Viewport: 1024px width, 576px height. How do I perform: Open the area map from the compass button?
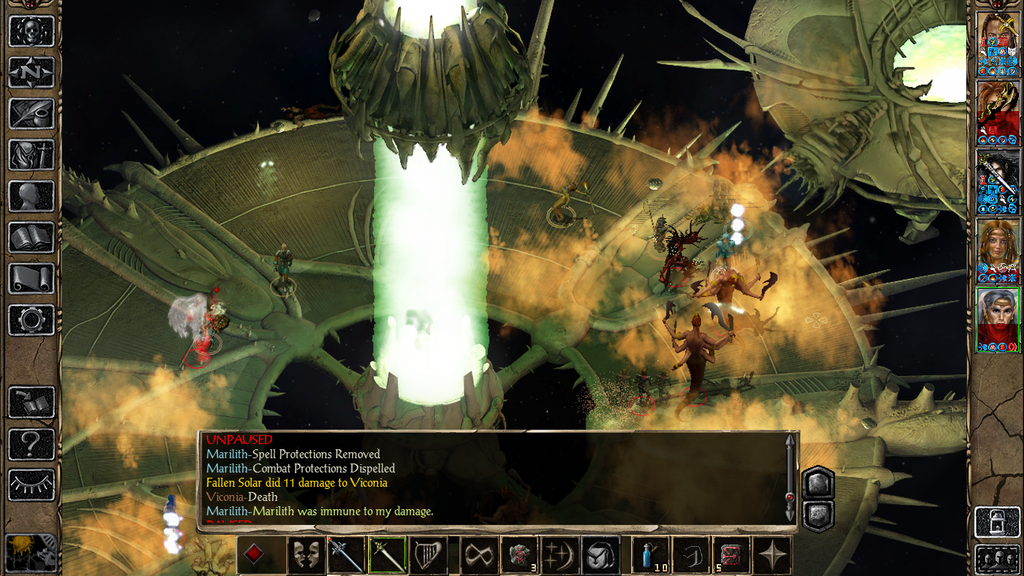(31, 72)
